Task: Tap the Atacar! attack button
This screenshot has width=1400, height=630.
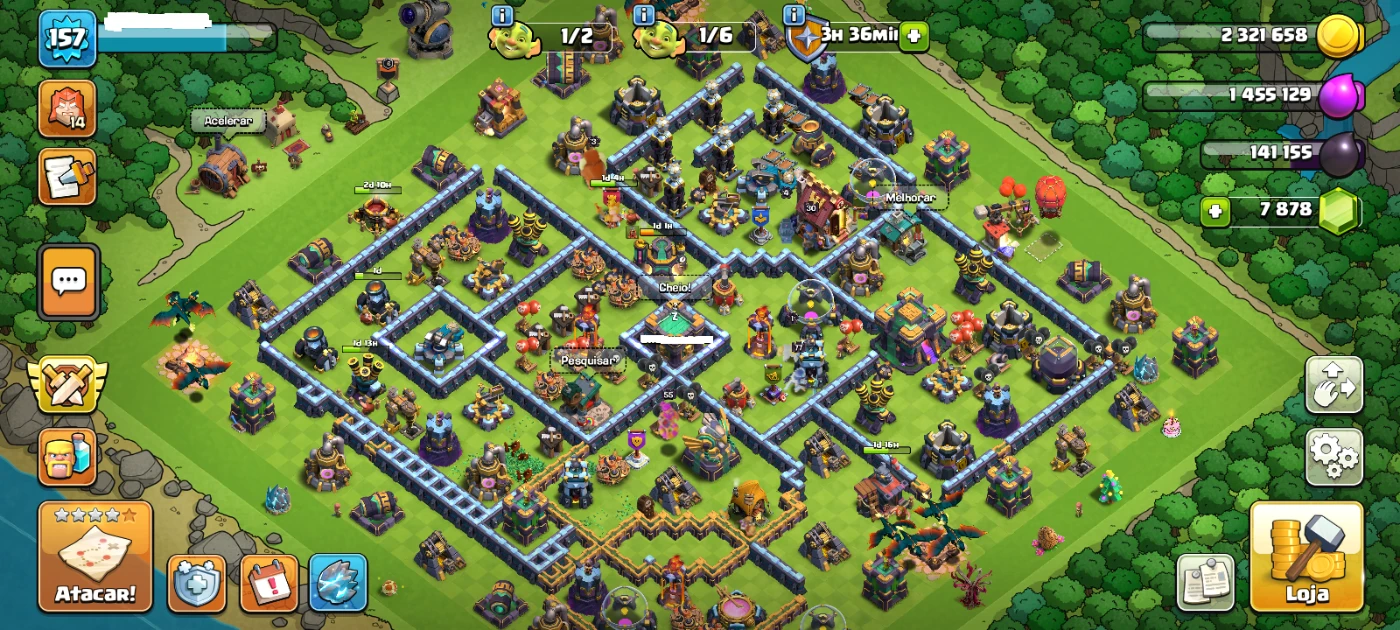Action: point(95,557)
